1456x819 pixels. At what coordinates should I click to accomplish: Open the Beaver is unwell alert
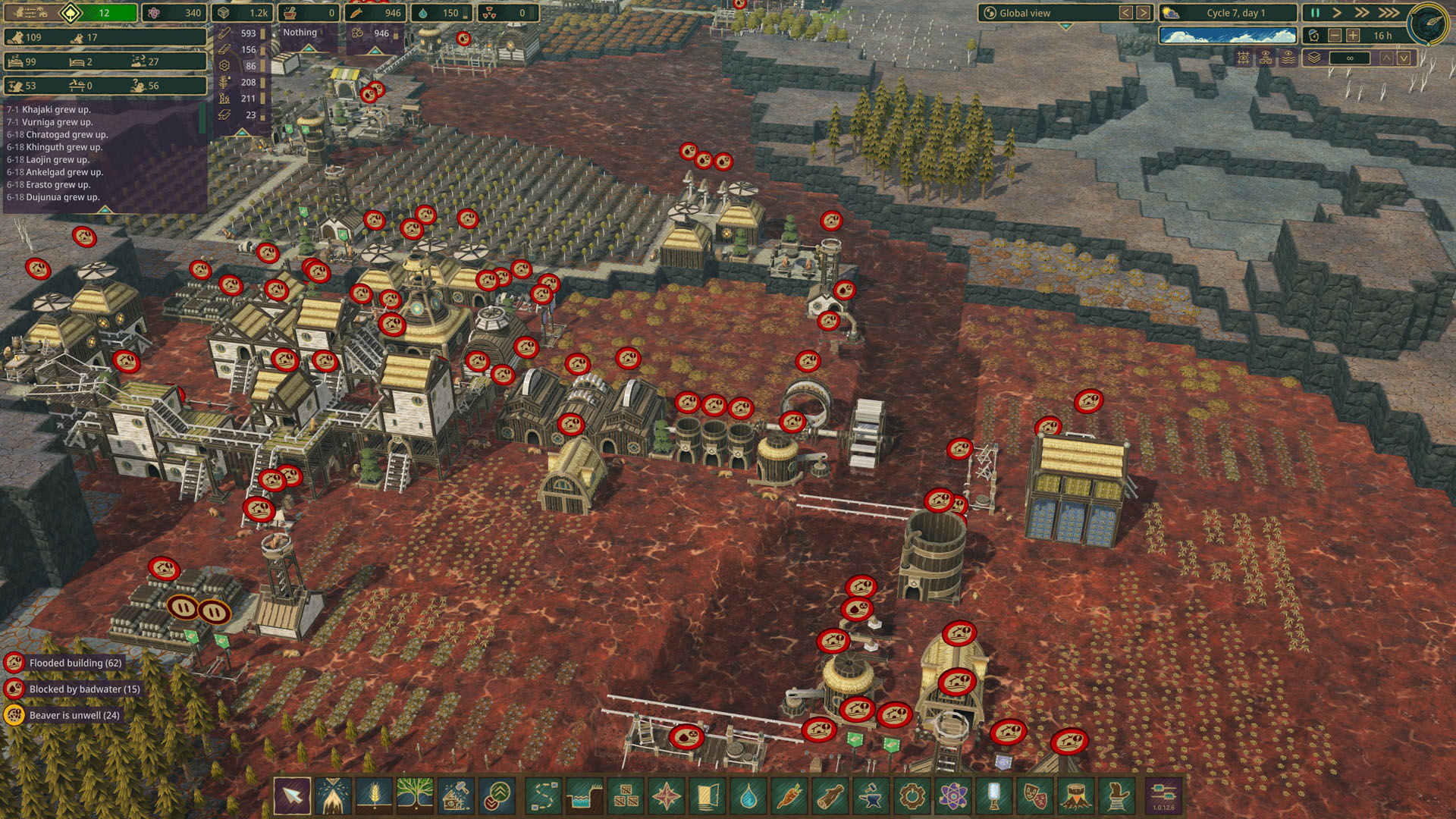point(74,715)
